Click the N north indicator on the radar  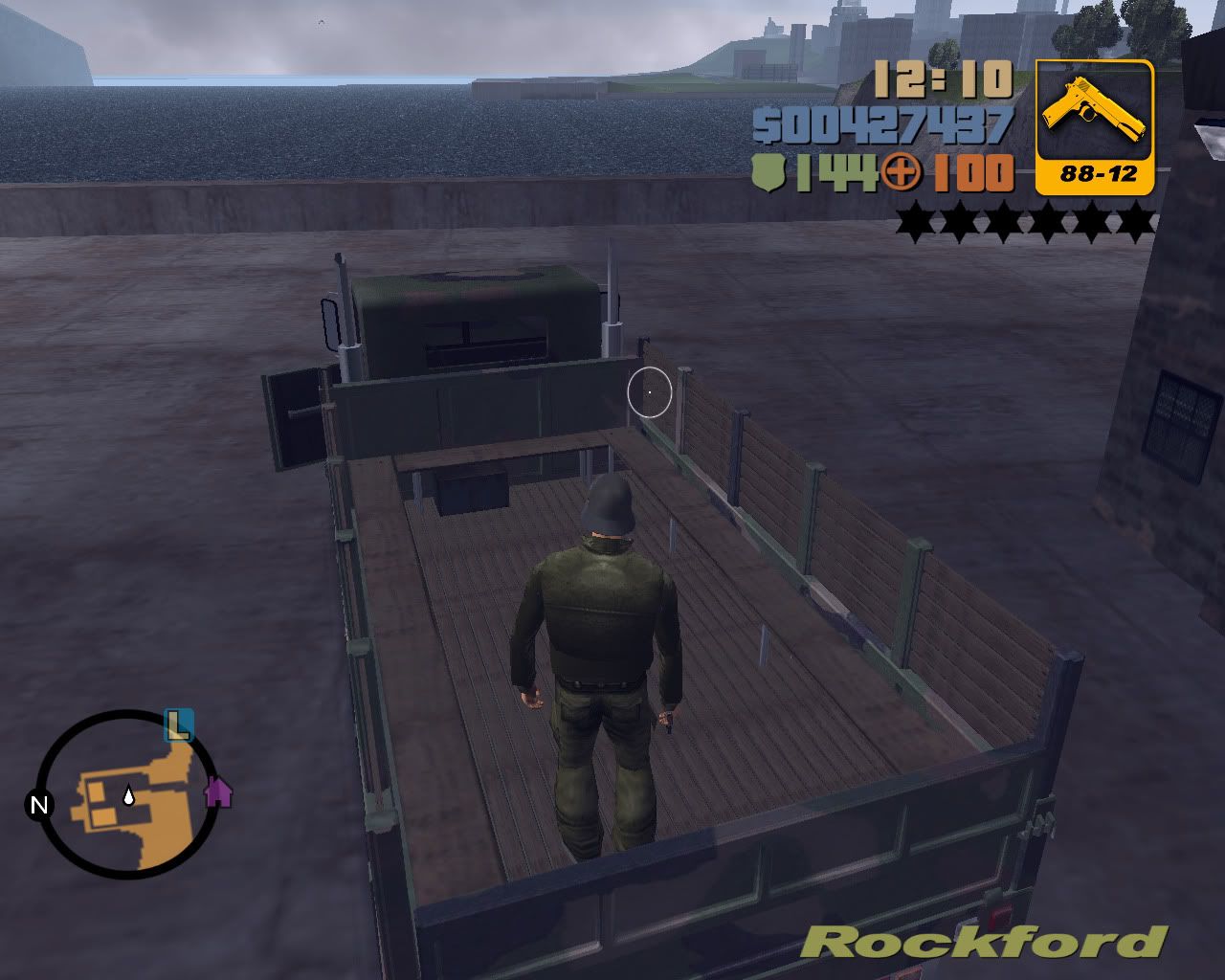[x=39, y=805]
